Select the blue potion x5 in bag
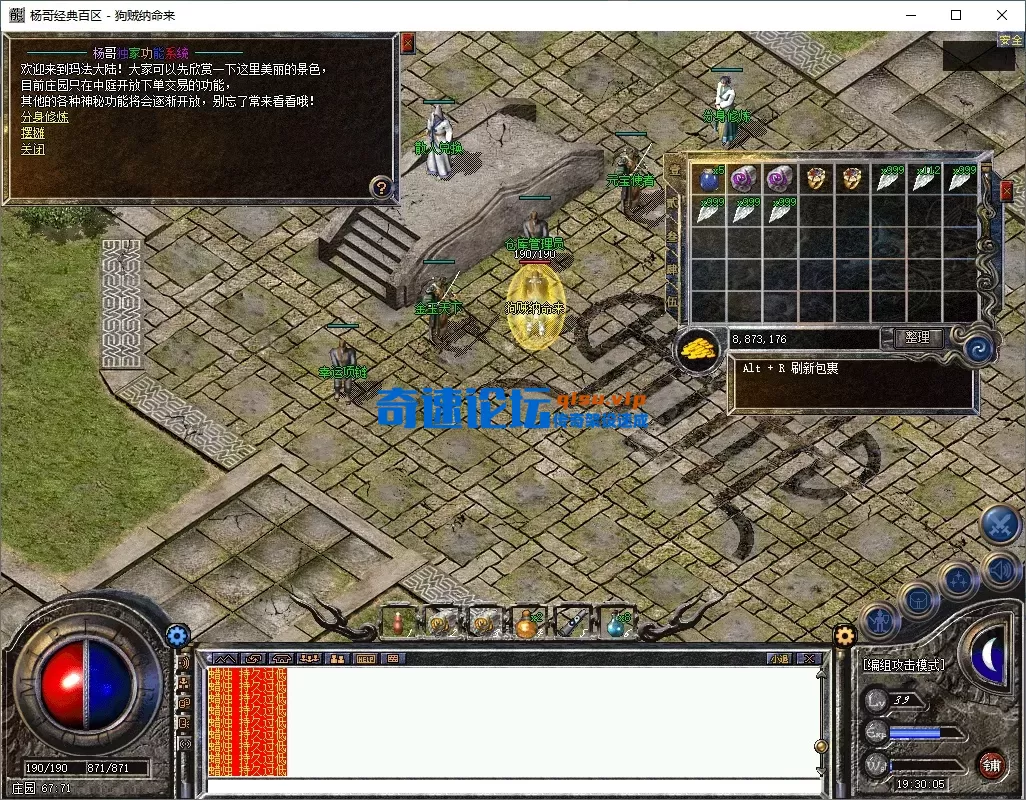 (709, 179)
